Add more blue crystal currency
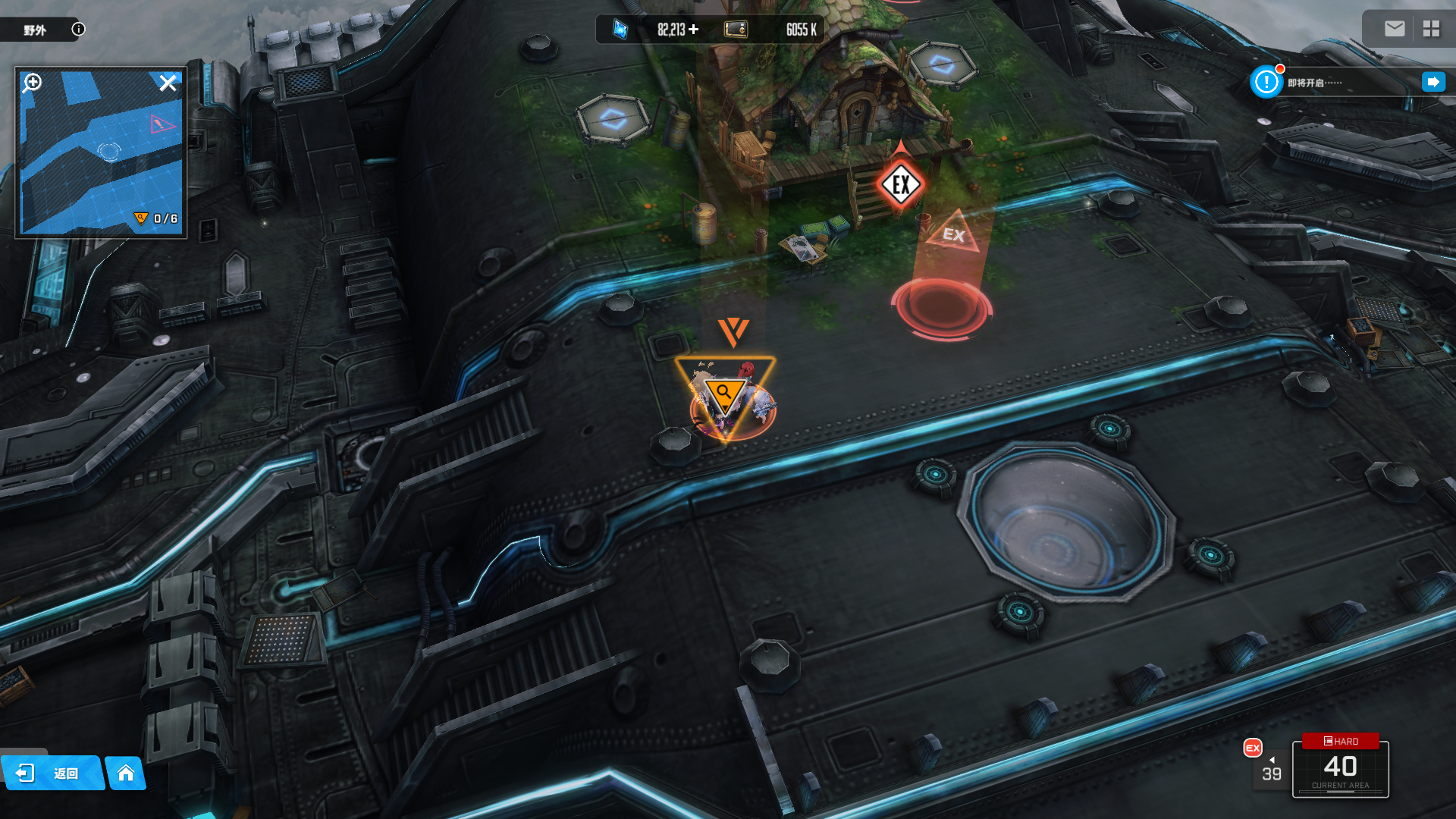The image size is (1456, 819). 693,30
